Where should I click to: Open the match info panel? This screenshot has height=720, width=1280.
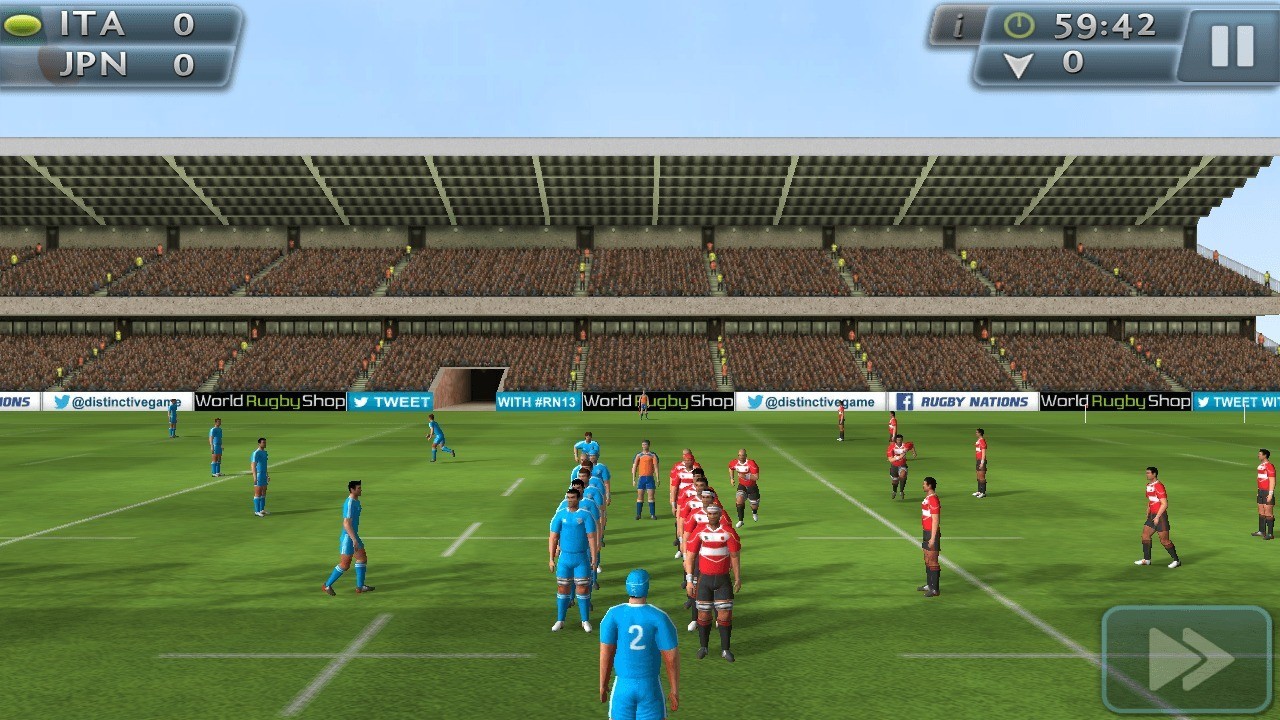956,26
